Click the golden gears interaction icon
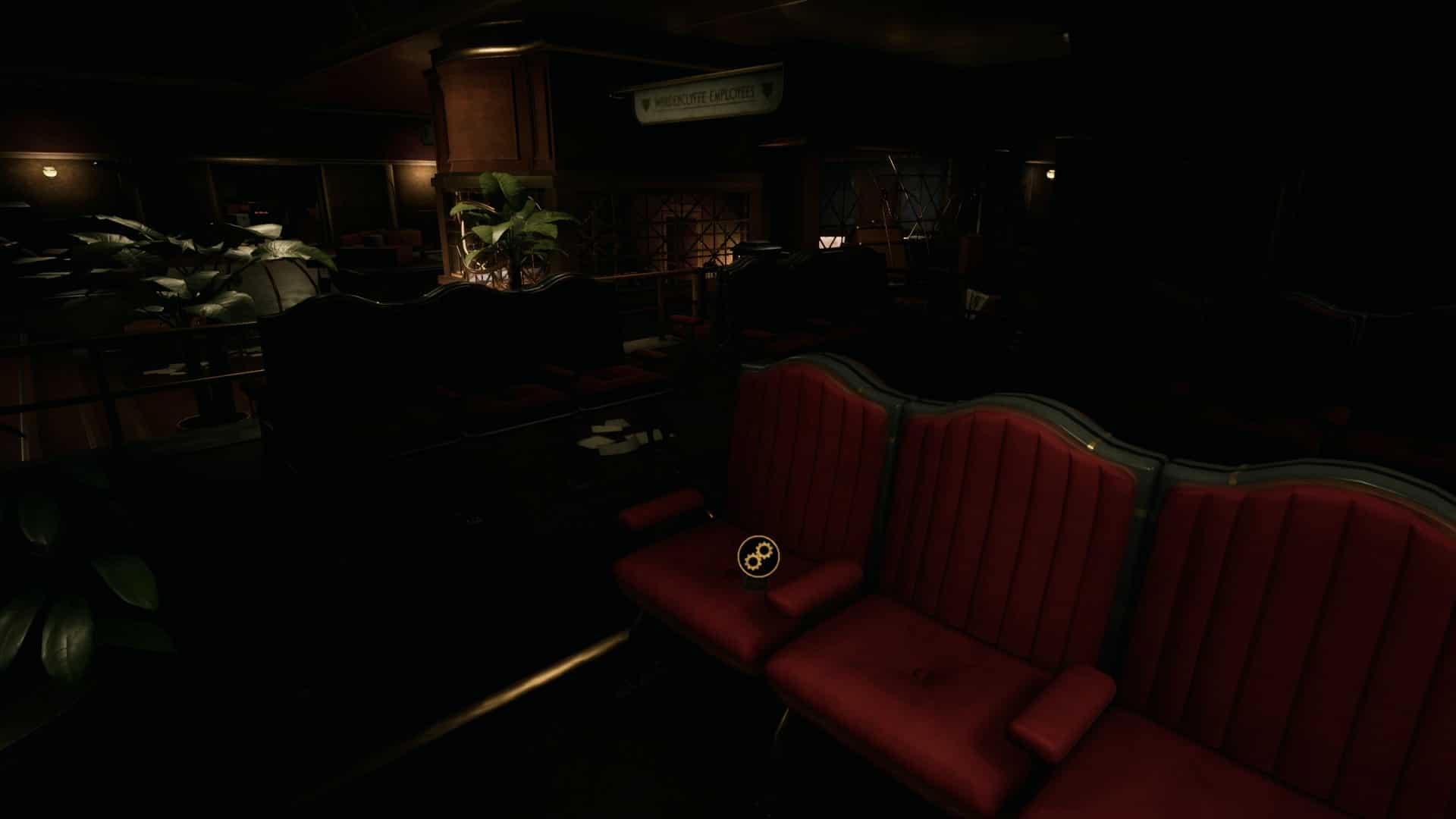1456x819 pixels. [x=758, y=557]
